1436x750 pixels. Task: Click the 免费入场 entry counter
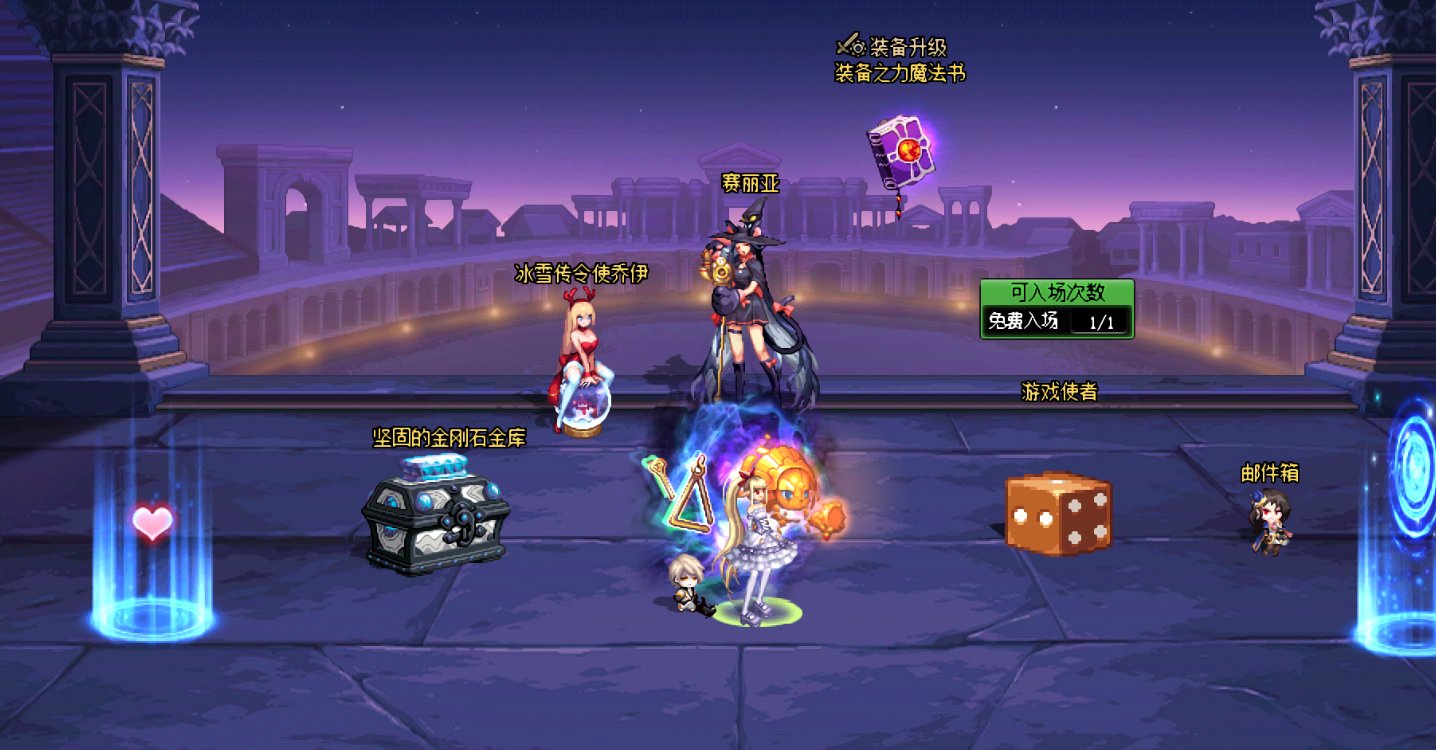pos(1024,324)
